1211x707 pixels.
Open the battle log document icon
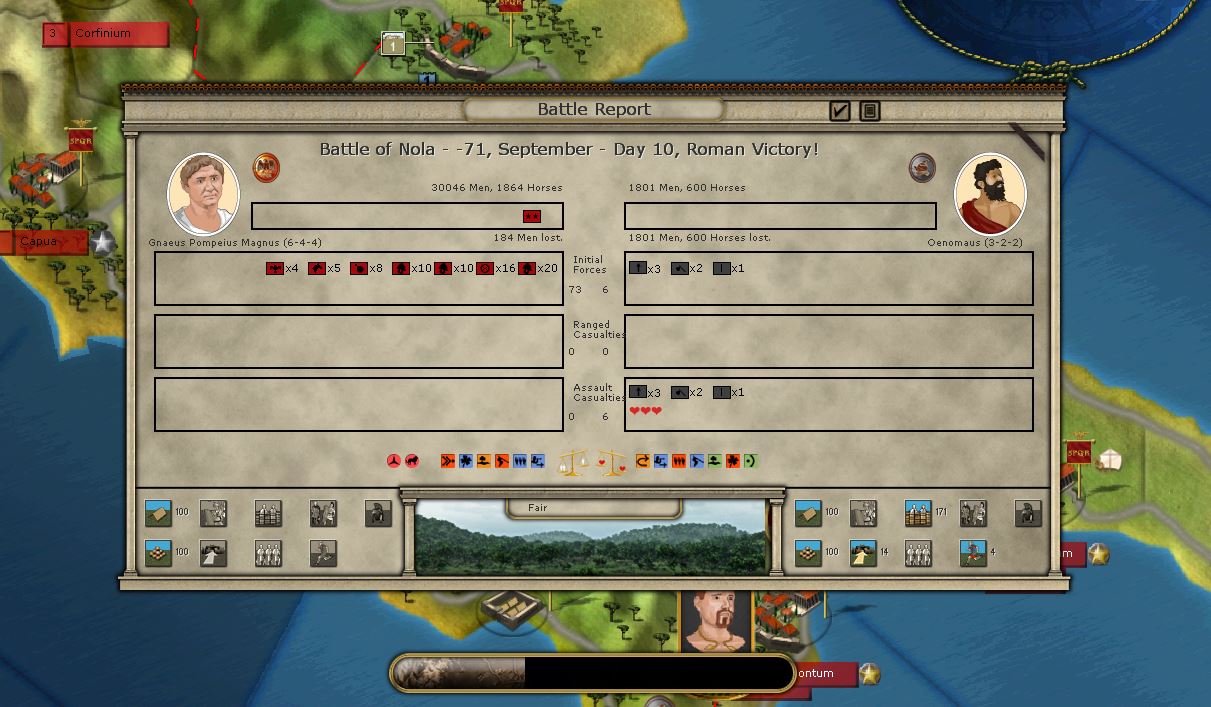pyautogui.click(x=870, y=111)
